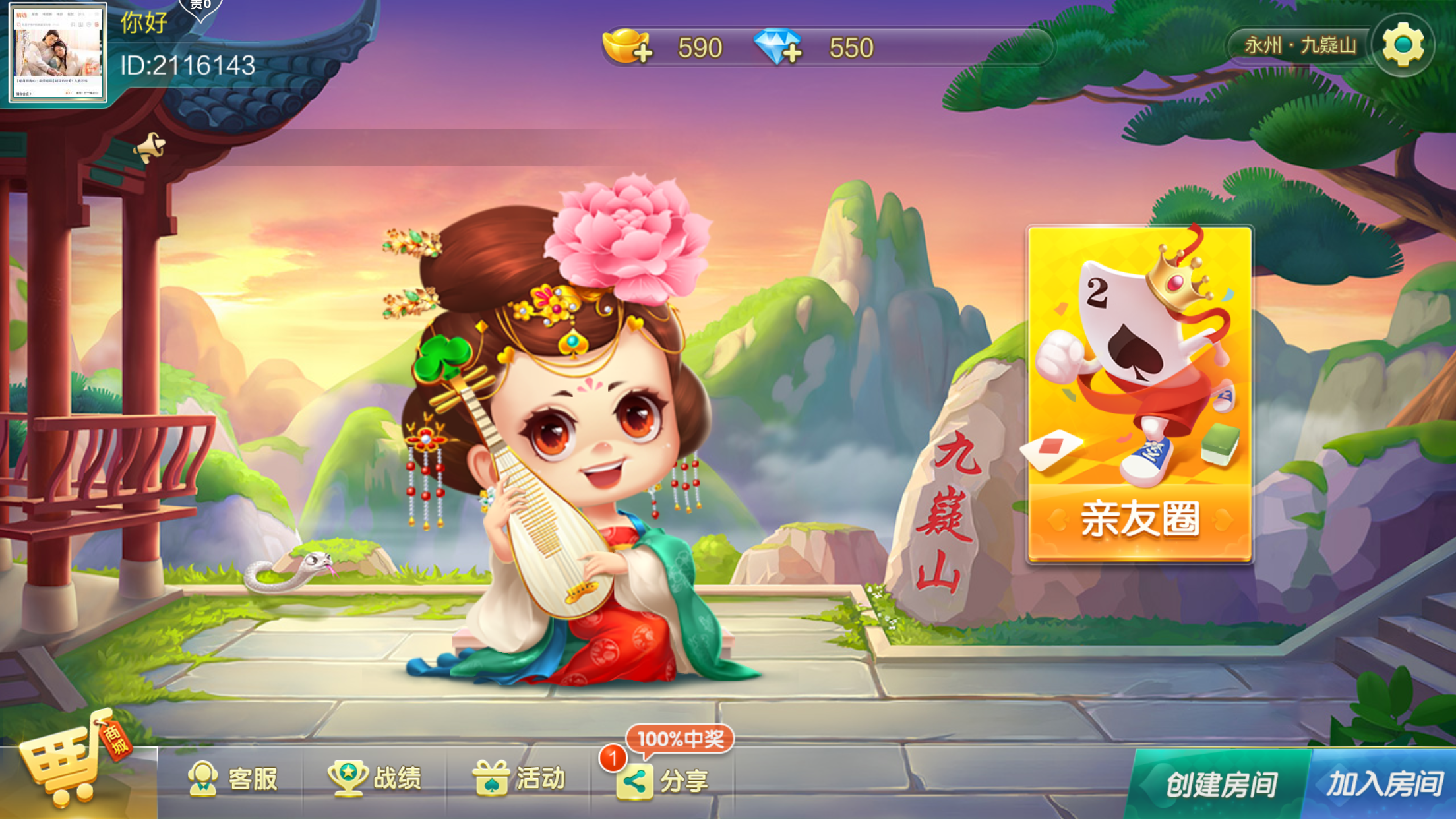Add more gold ingots

[627, 47]
